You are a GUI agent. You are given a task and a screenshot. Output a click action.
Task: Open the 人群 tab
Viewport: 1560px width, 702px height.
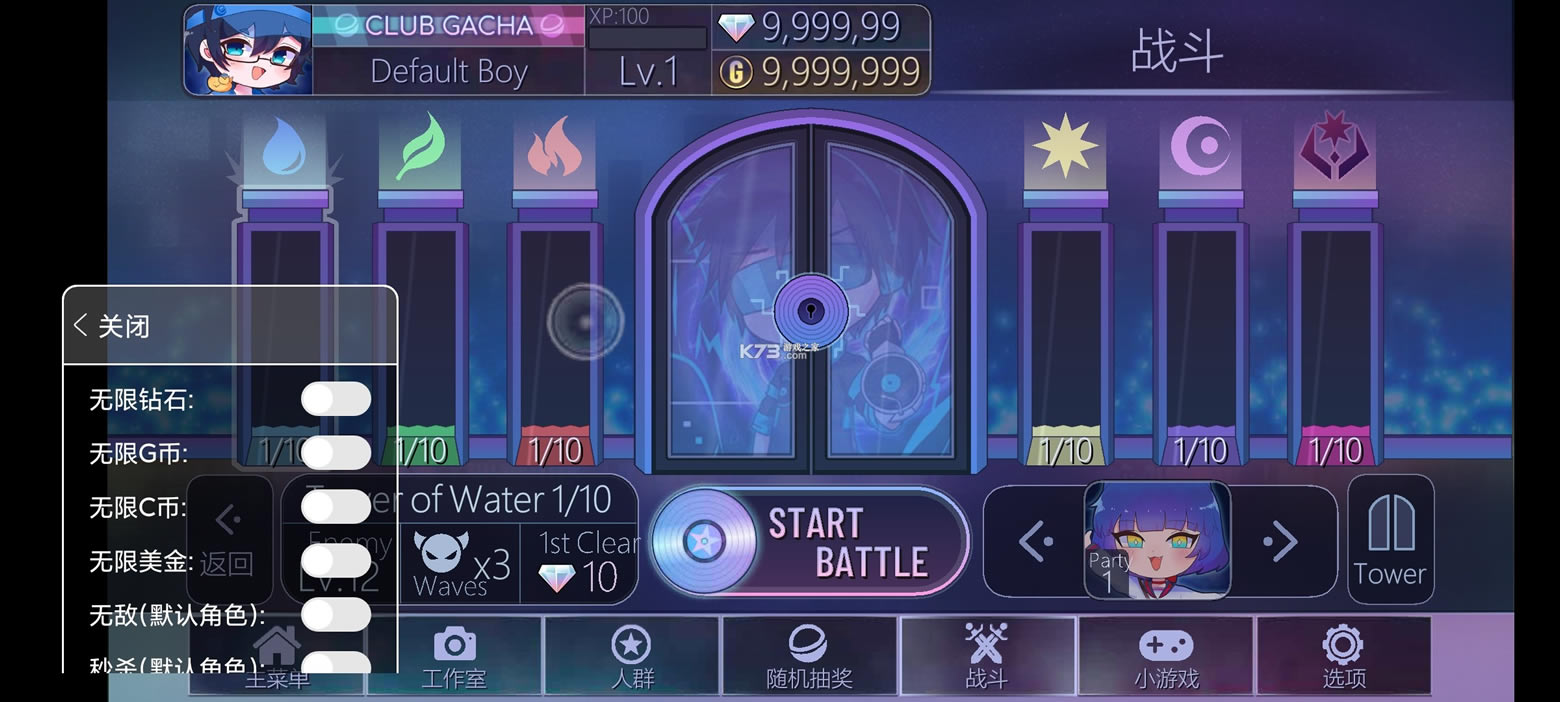[631, 657]
